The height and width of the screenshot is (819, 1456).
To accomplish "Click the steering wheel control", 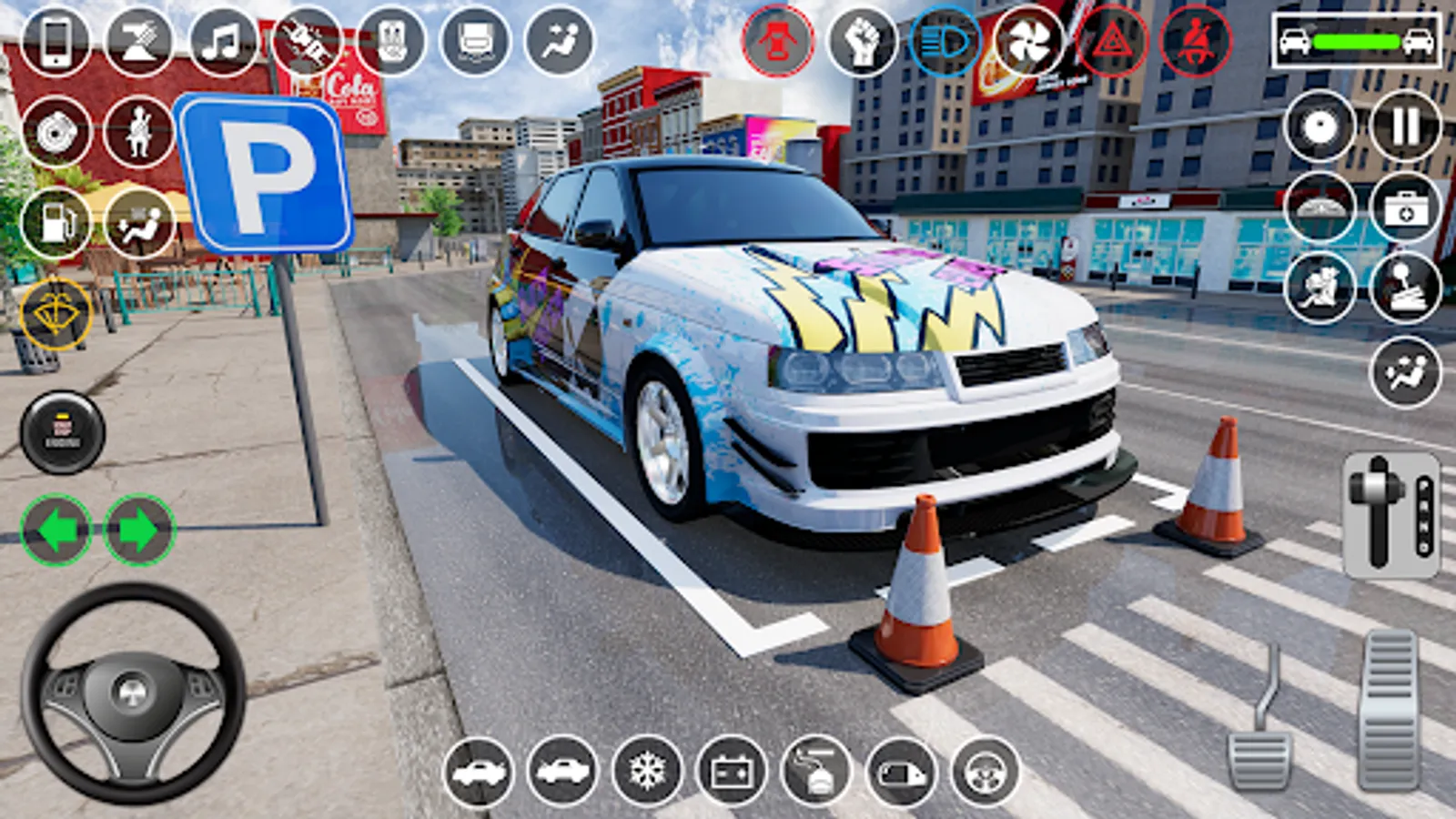I will pyautogui.click(x=133, y=693).
